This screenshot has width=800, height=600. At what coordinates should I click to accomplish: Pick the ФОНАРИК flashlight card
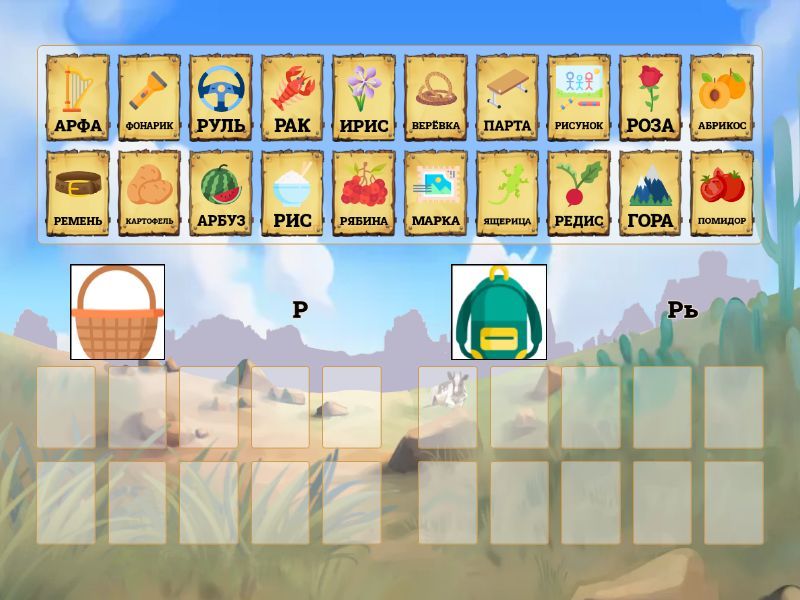point(149,98)
